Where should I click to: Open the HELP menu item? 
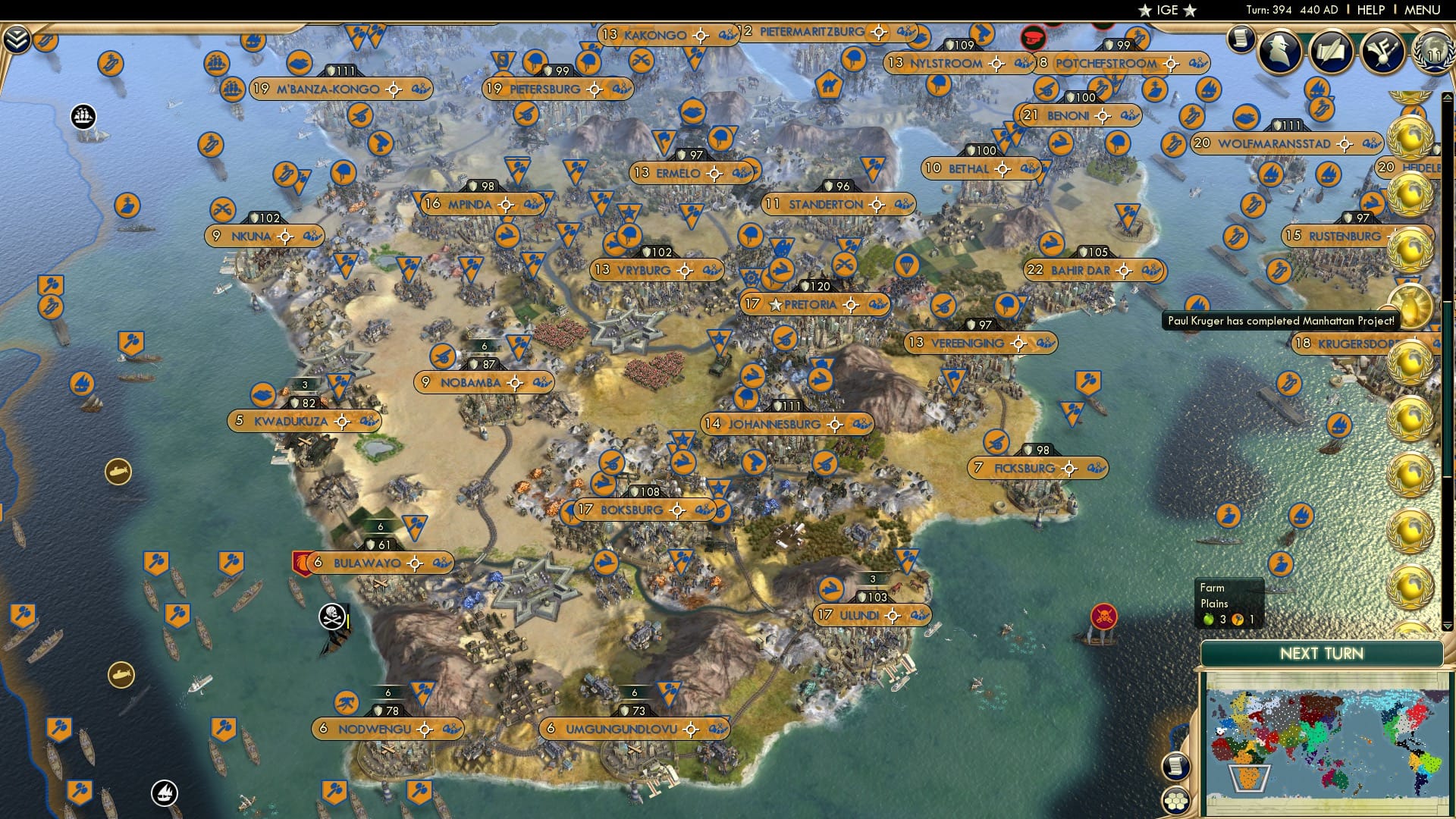[x=1372, y=9]
